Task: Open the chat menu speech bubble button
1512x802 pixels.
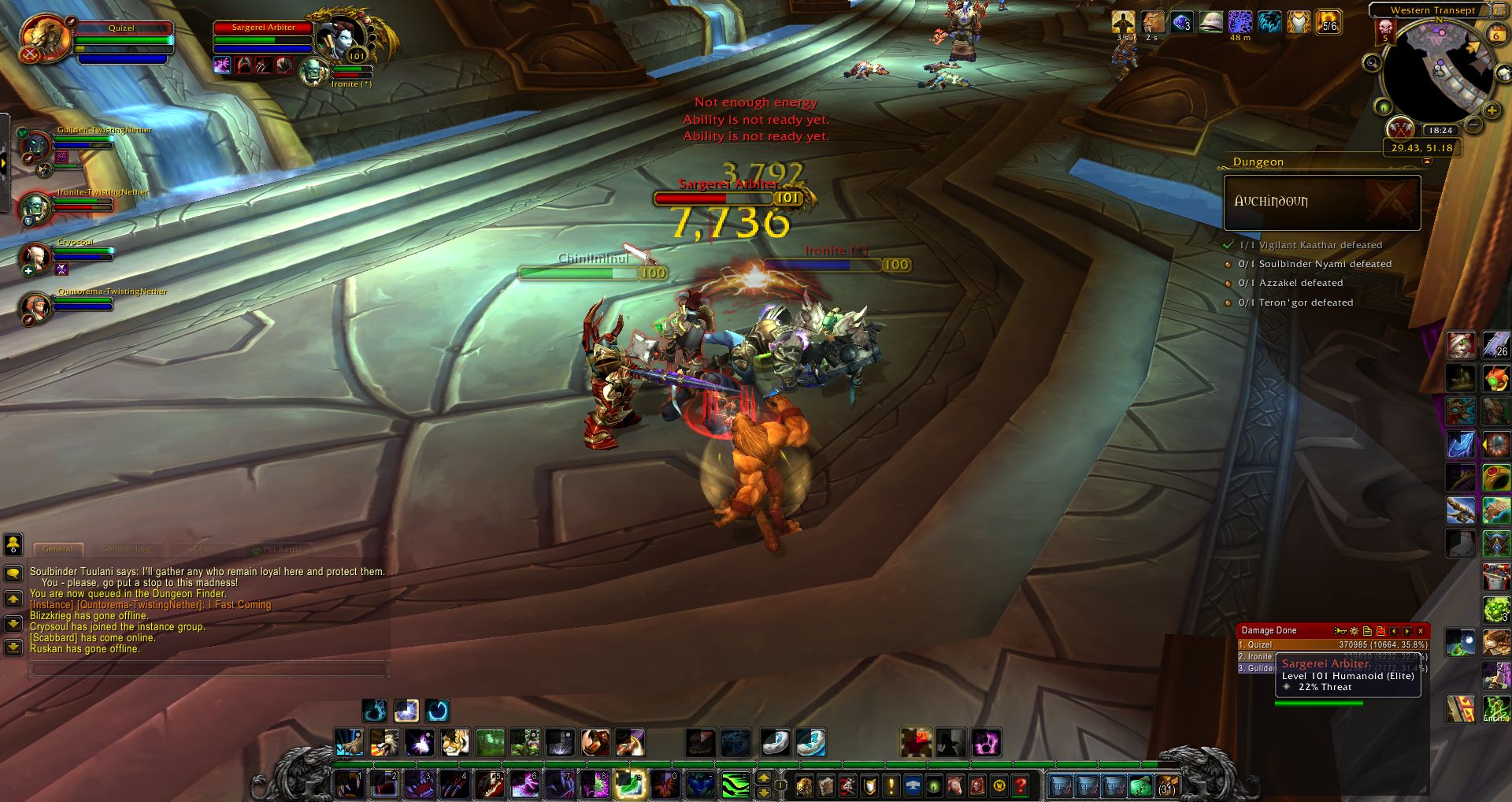Action: point(13,574)
